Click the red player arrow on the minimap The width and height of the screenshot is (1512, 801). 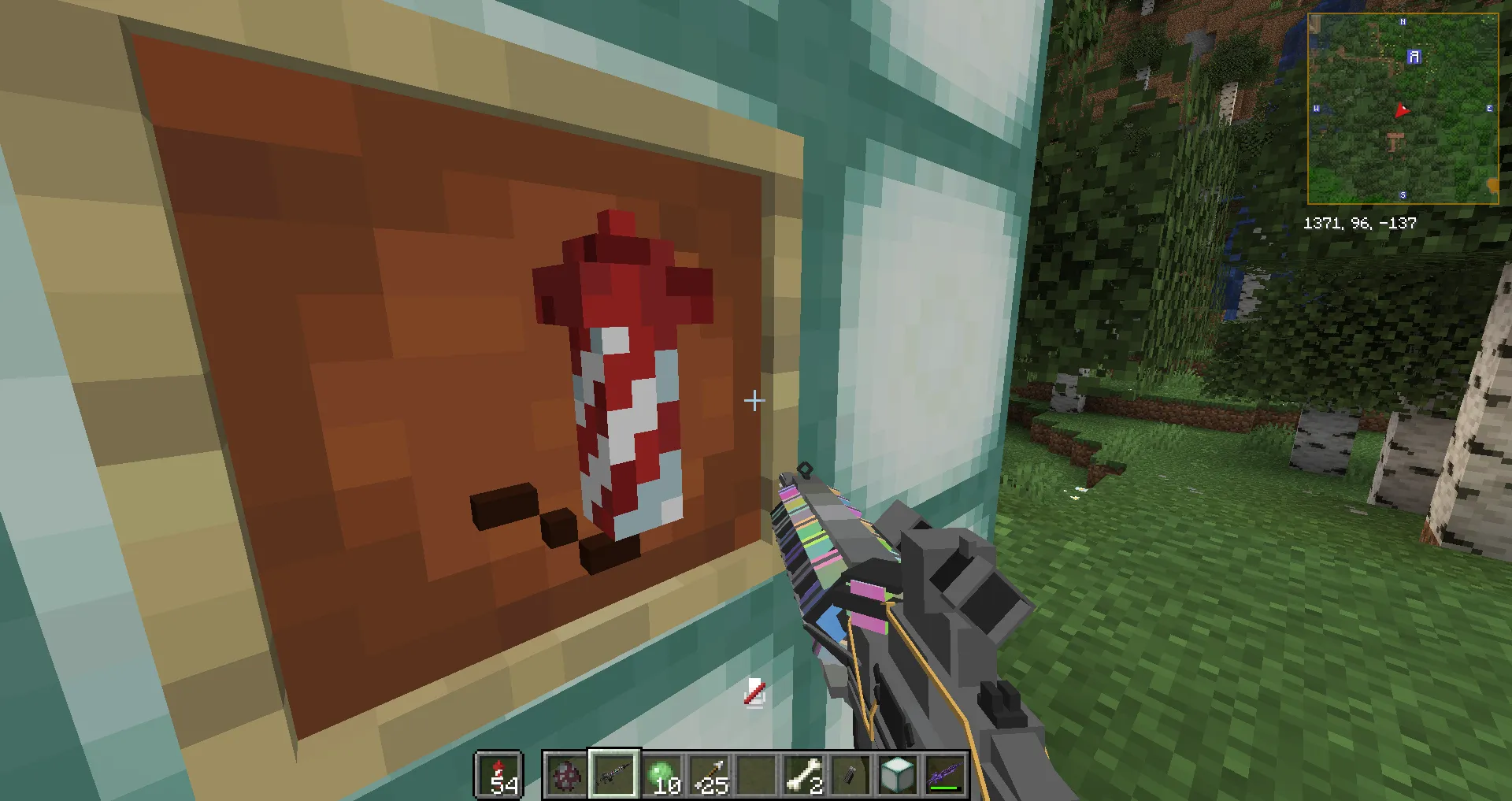click(1403, 111)
